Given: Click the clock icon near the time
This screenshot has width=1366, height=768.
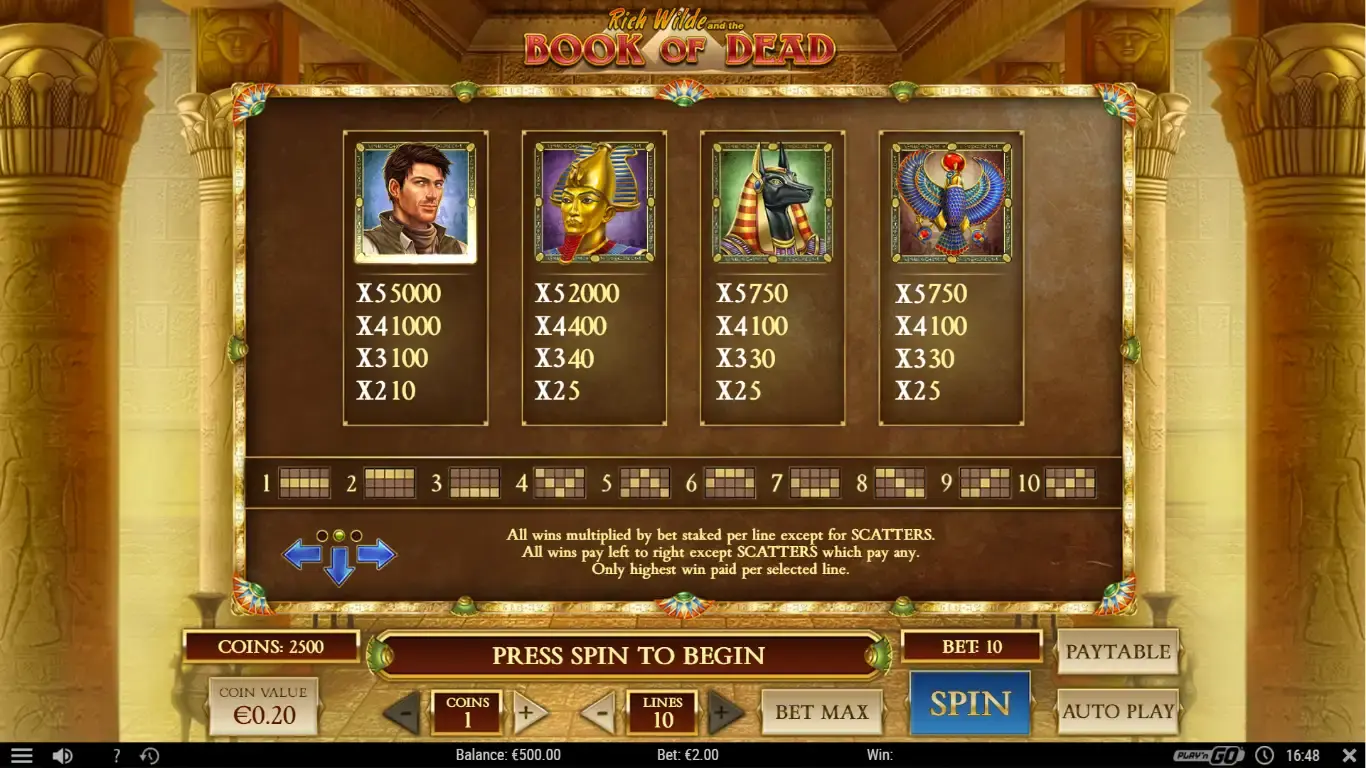Looking at the screenshot, I should tap(1266, 756).
